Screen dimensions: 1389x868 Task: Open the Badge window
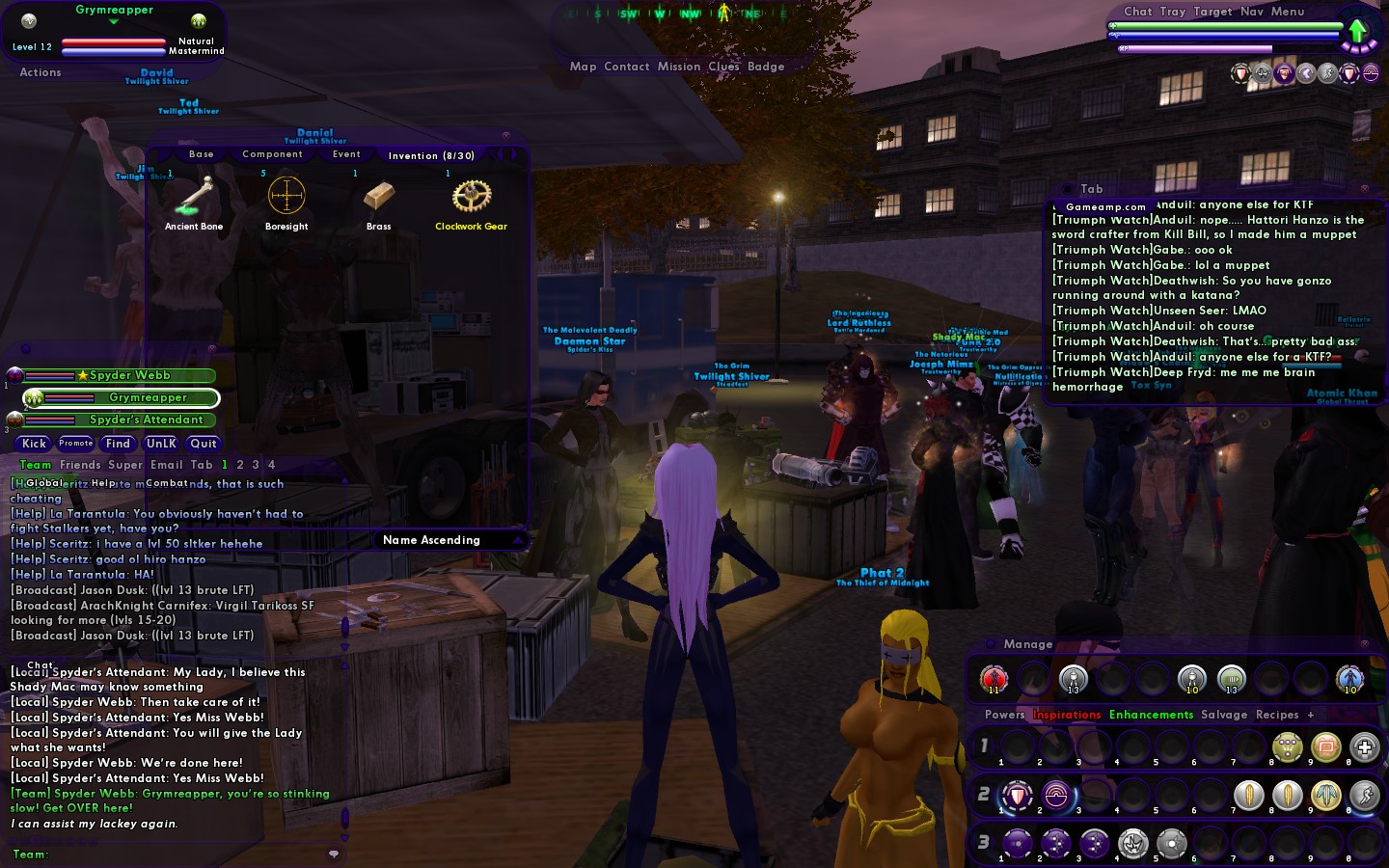click(766, 67)
